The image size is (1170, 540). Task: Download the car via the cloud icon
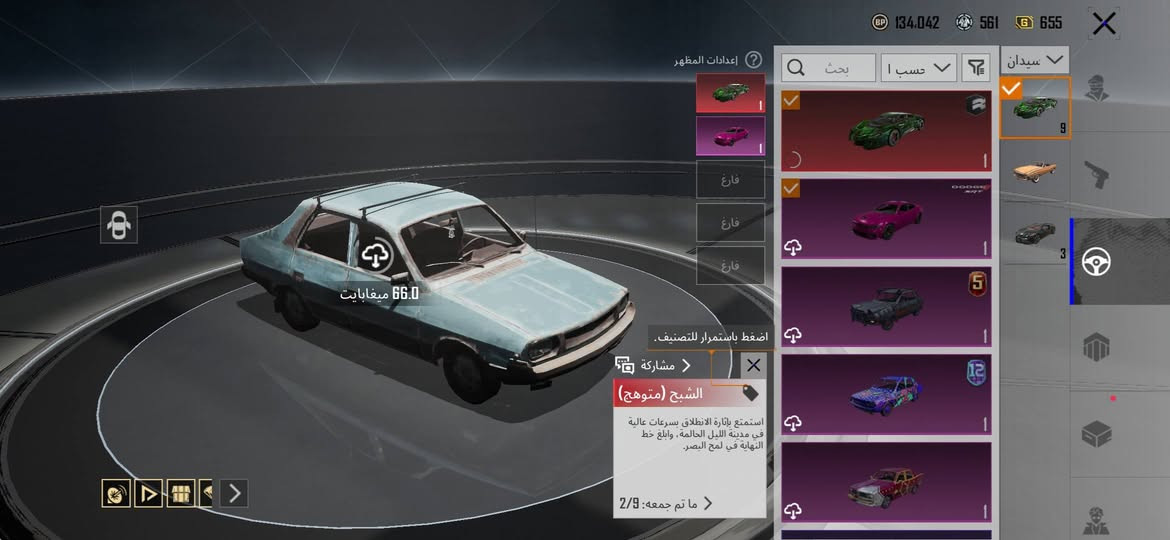[375, 256]
